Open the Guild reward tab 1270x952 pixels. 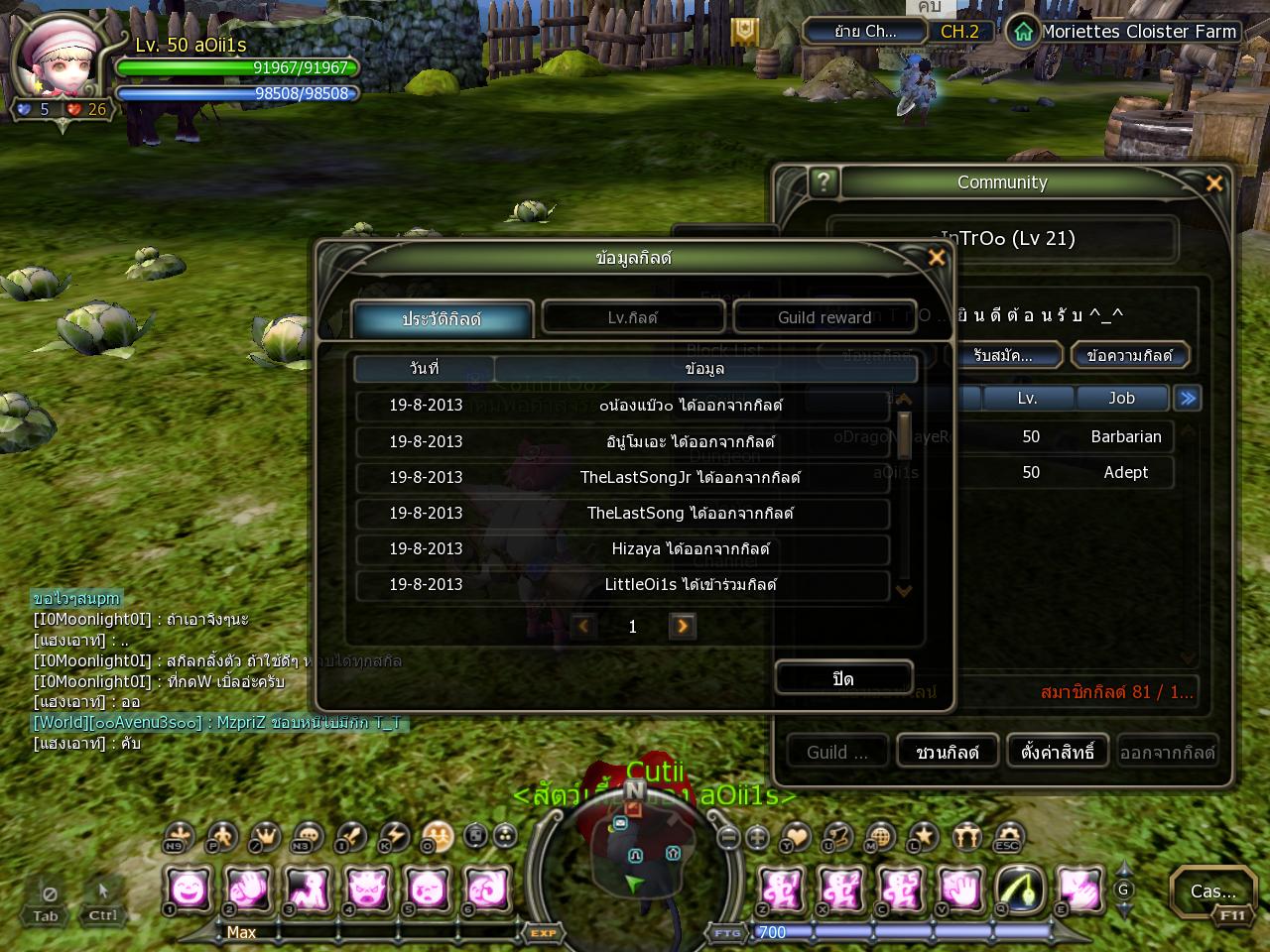coord(825,317)
